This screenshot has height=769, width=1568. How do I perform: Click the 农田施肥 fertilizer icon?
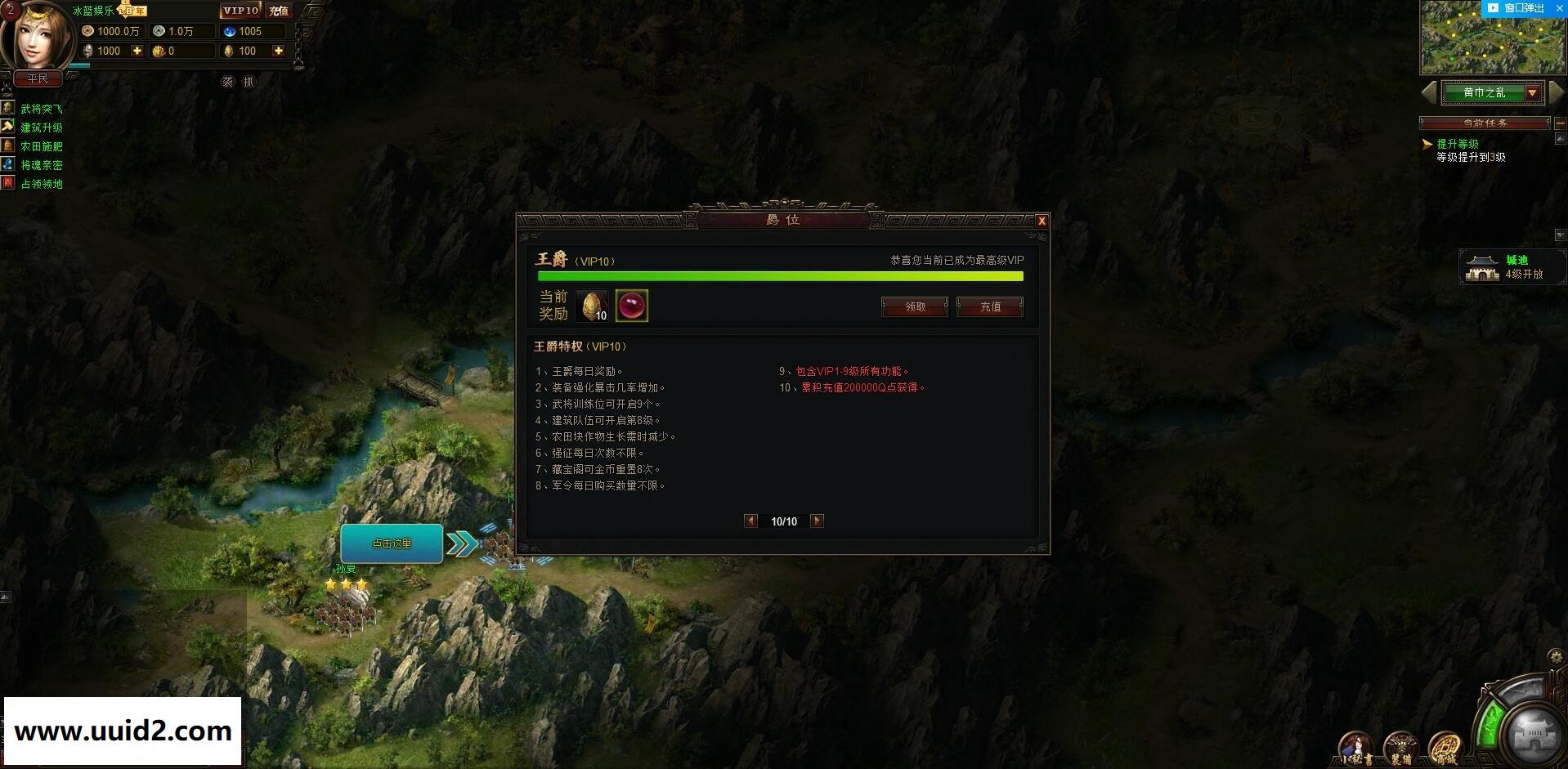coord(9,145)
